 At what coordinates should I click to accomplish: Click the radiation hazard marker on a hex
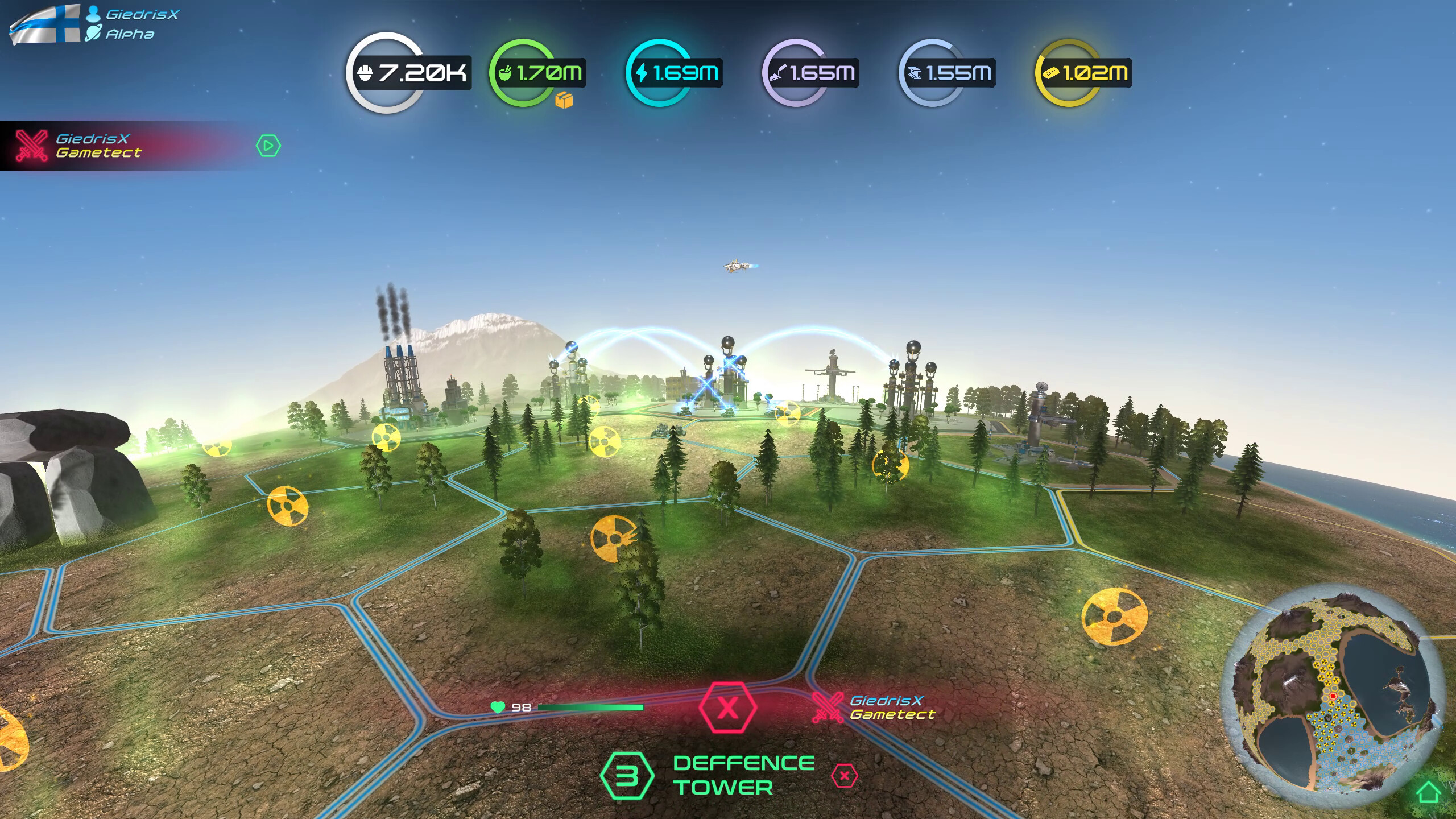[x=615, y=538]
